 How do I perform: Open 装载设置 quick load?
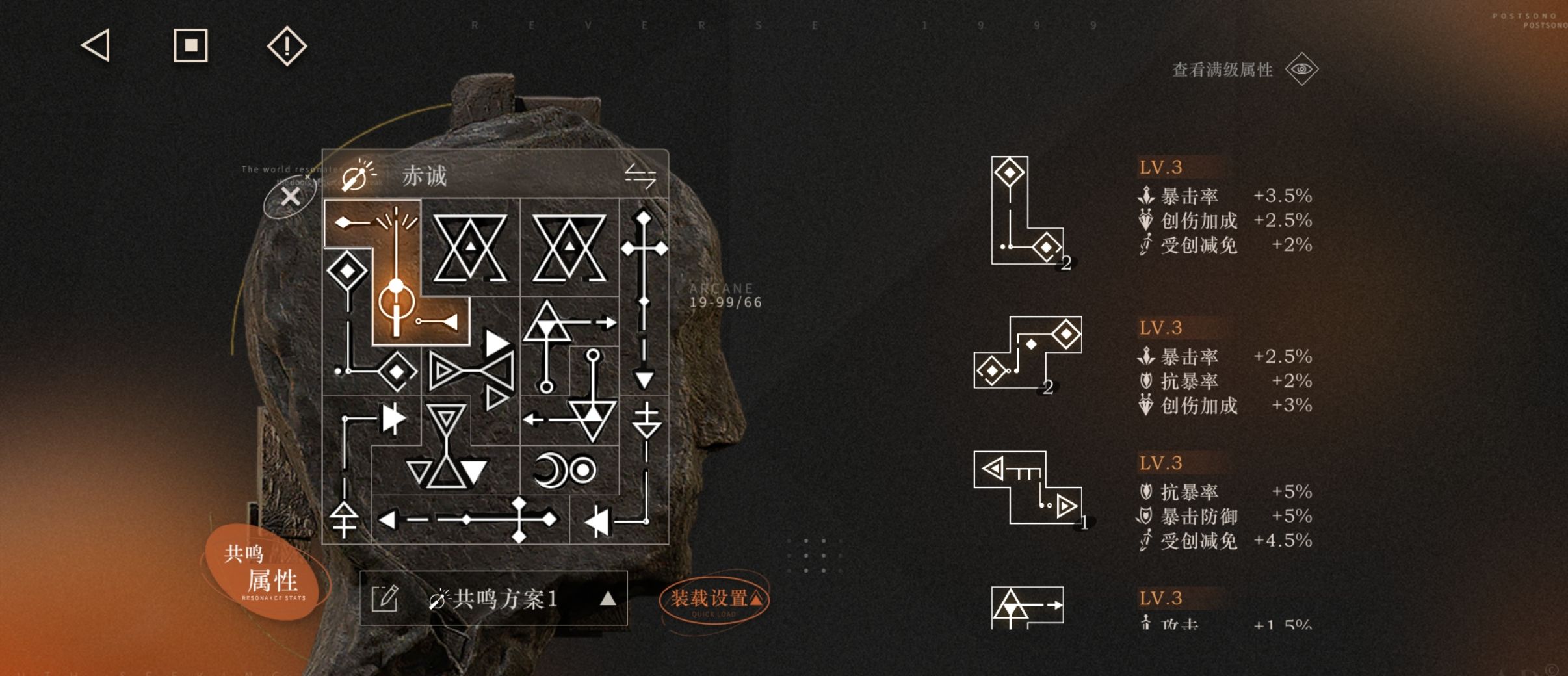714,599
